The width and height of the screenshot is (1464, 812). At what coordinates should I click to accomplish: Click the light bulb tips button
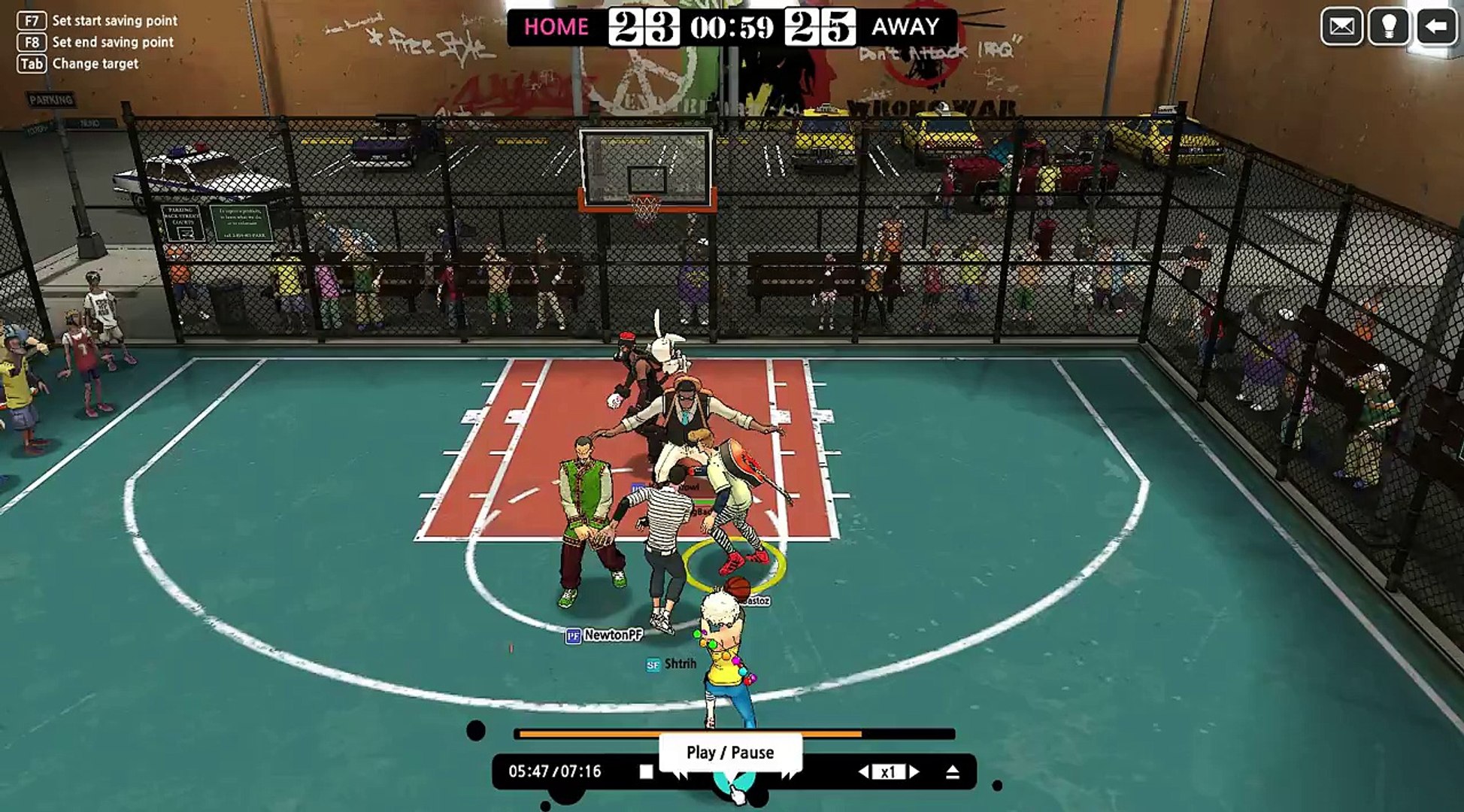(x=1389, y=27)
